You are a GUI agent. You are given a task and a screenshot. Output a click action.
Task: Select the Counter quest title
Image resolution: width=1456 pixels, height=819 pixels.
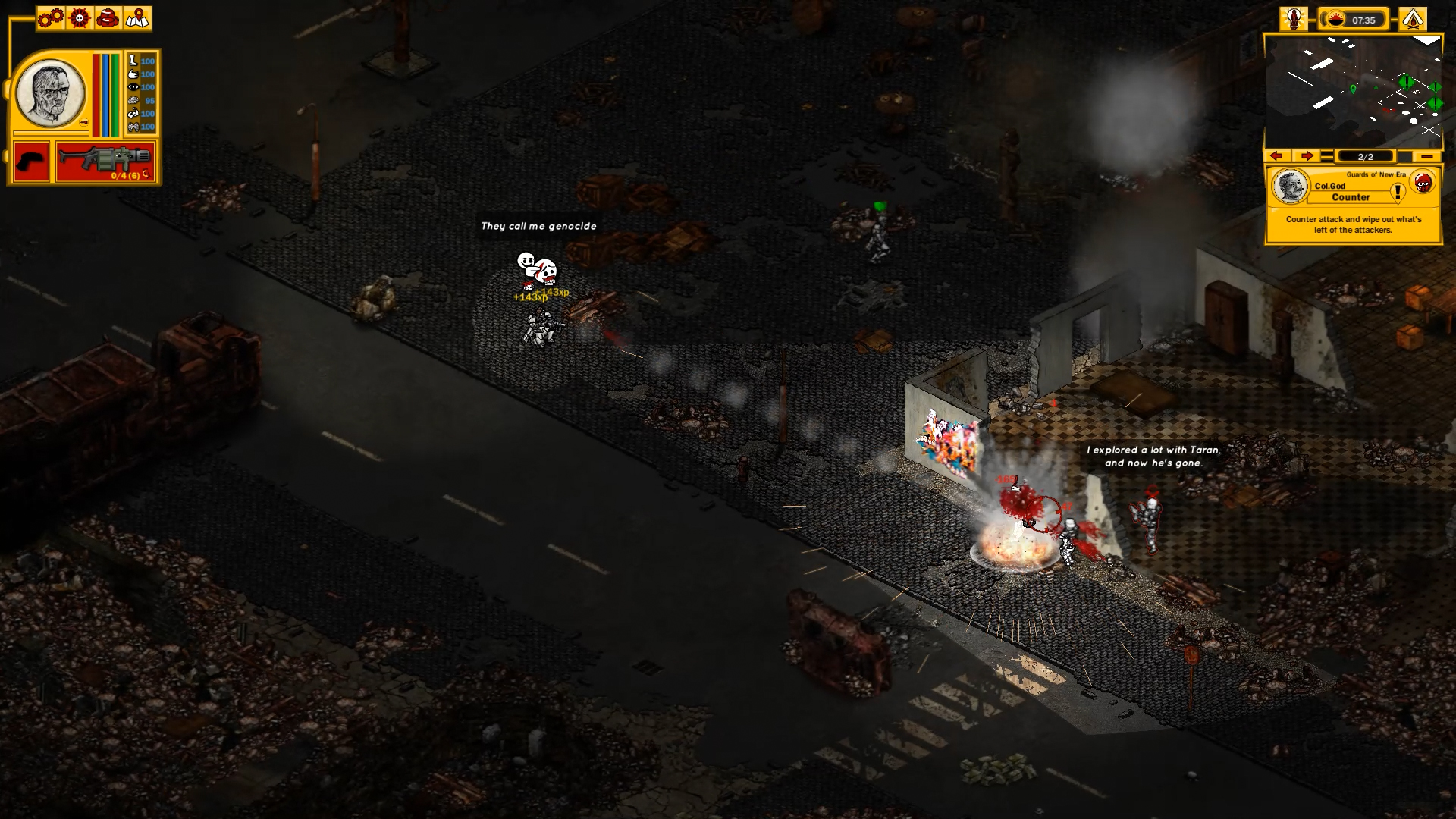click(1350, 197)
